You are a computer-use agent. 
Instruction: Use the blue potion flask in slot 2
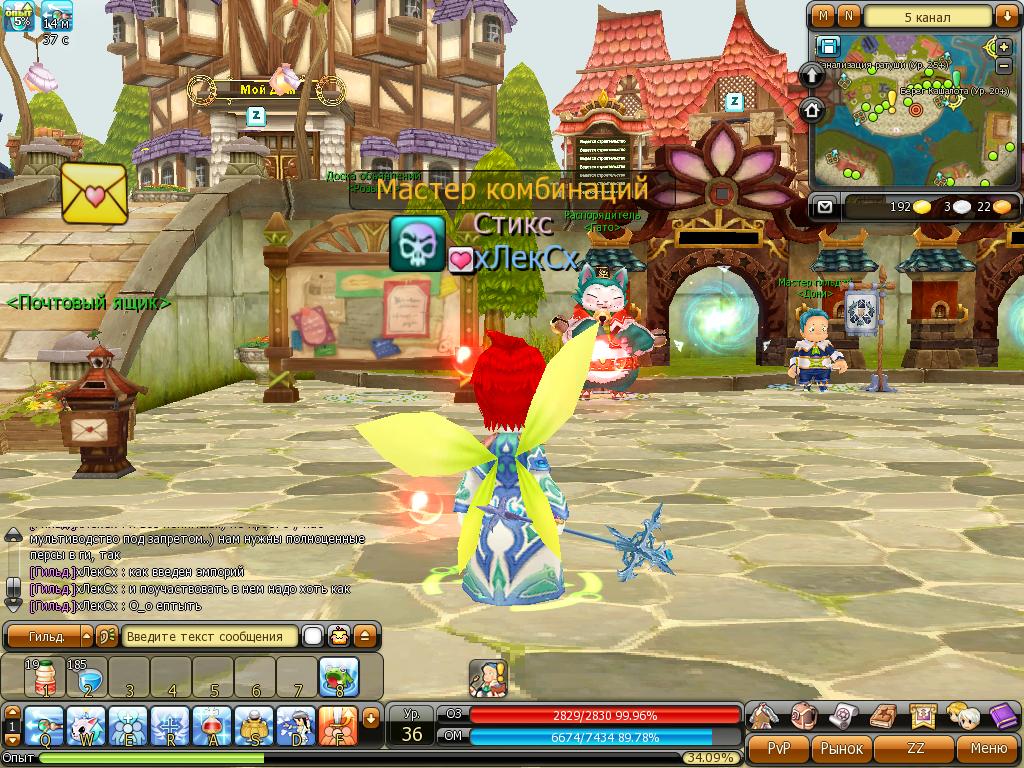86,677
